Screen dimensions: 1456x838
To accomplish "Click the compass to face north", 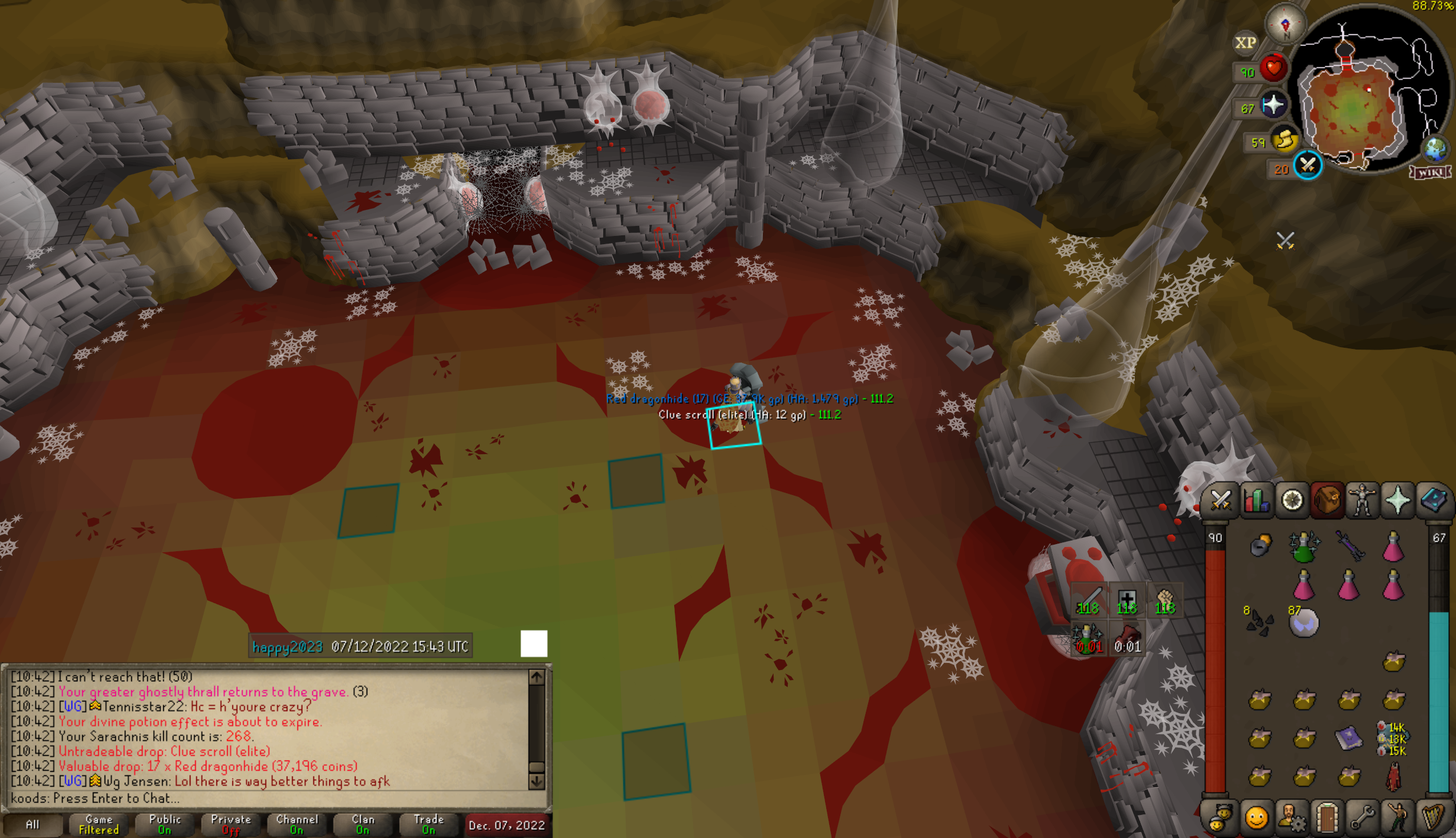I will (x=1284, y=25).
